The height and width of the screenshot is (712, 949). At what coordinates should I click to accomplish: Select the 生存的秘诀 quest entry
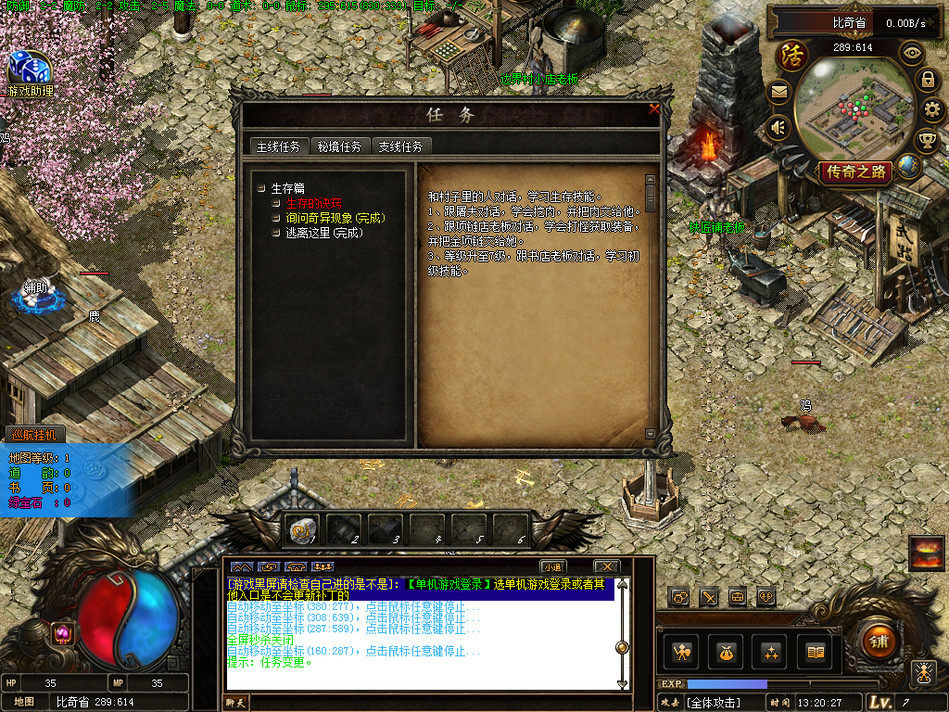click(313, 203)
